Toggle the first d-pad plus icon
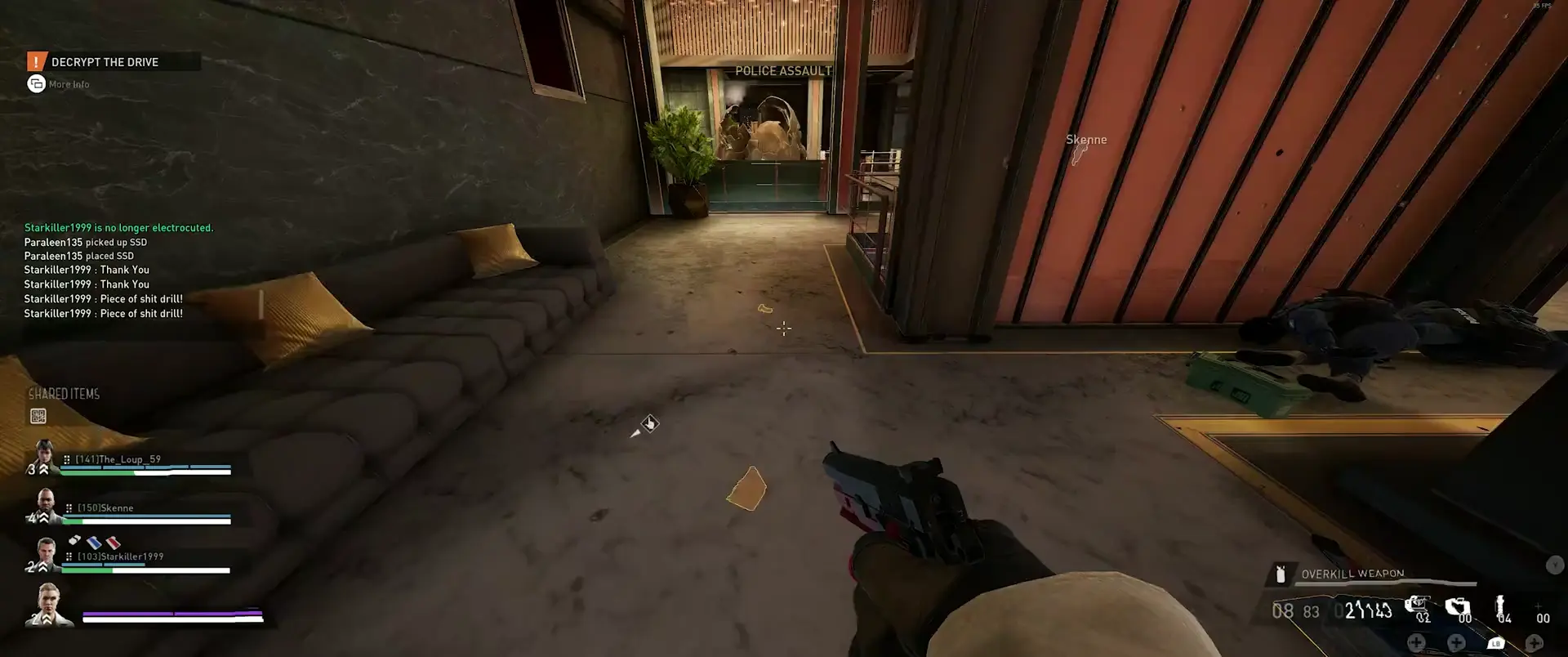This screenshot has width=1568, height=657. 1417,644
